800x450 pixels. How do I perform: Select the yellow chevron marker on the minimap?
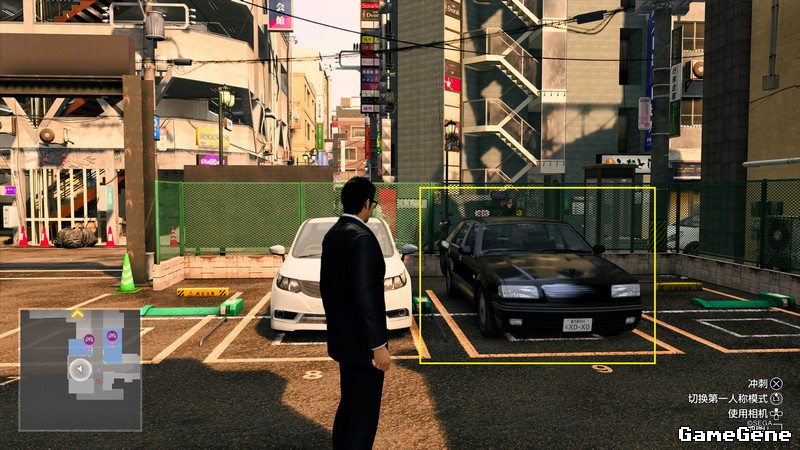tap(77, 313)
